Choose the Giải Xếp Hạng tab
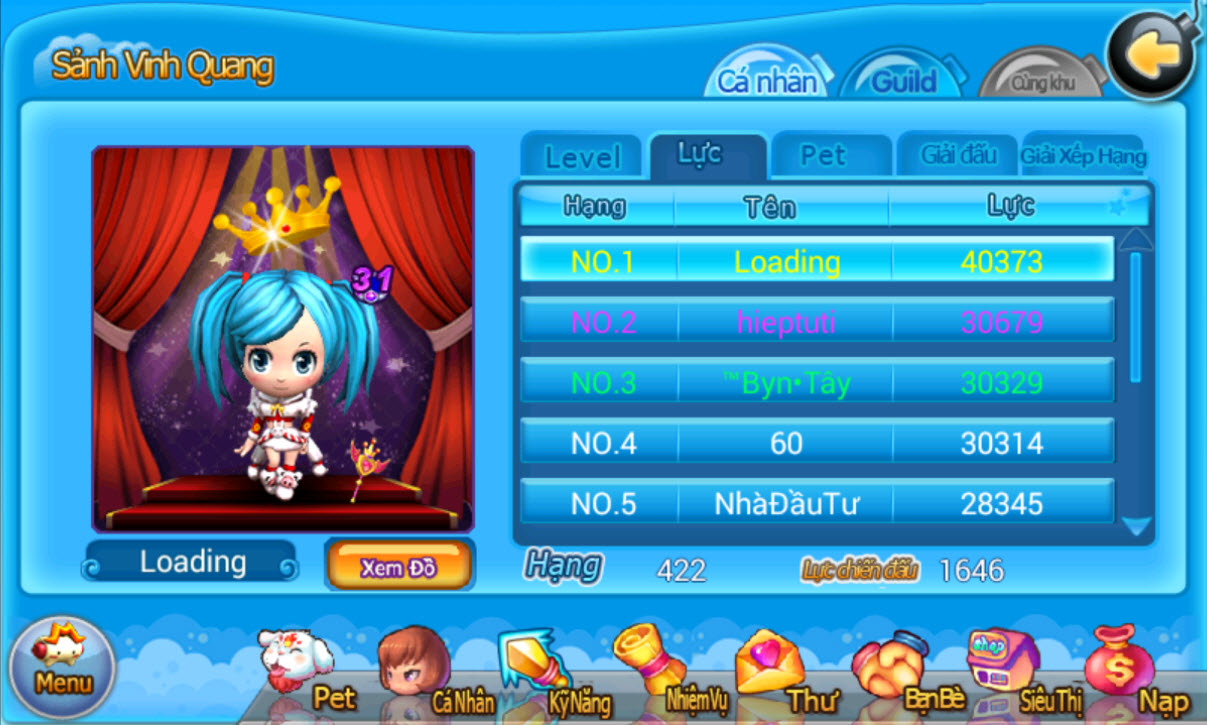1207x725 pixels. (x=1083, y=157)
